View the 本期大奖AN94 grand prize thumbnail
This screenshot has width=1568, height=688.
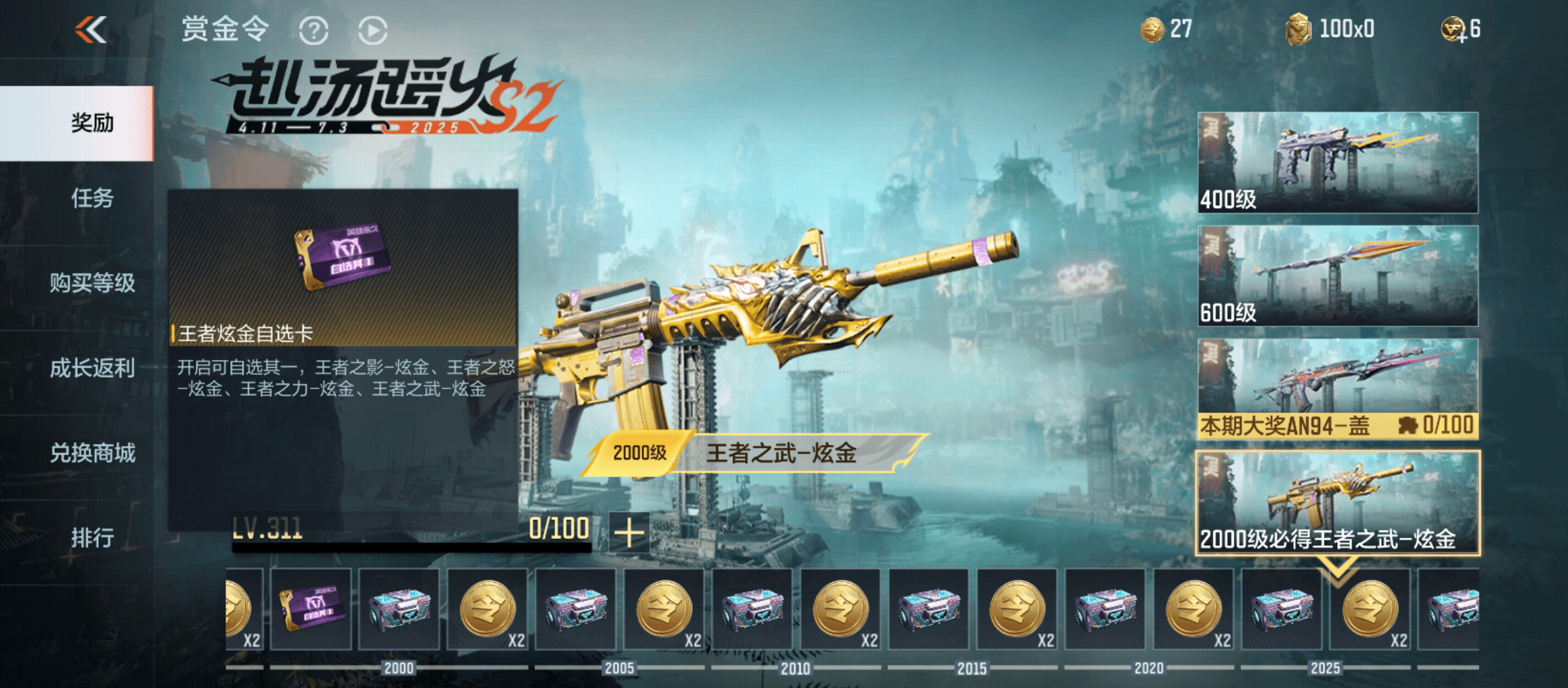tap(1337, 389)
